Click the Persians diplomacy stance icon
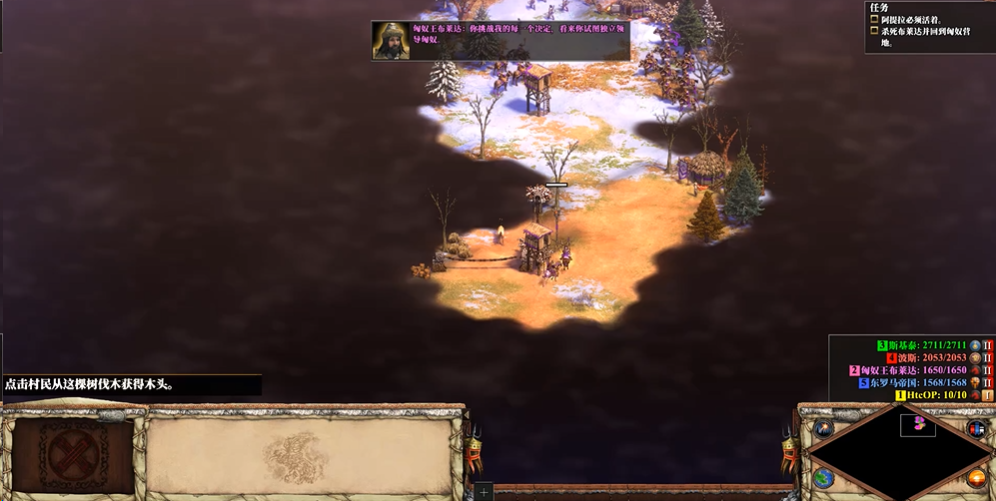Screen dimensions: 996x501 point(988,357)
